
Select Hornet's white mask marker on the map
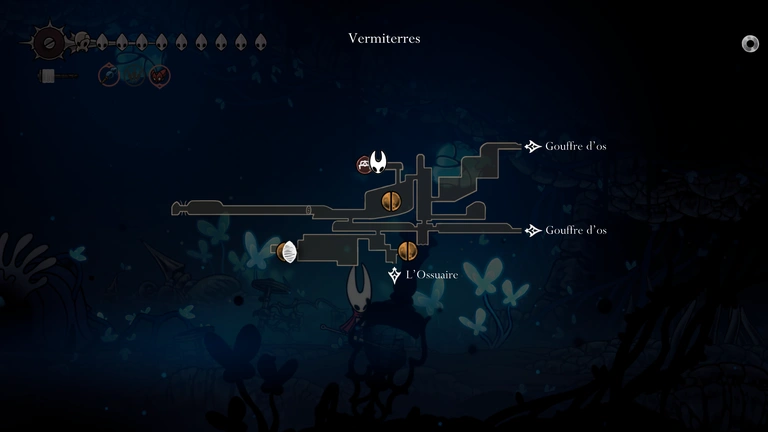(379, 162)
